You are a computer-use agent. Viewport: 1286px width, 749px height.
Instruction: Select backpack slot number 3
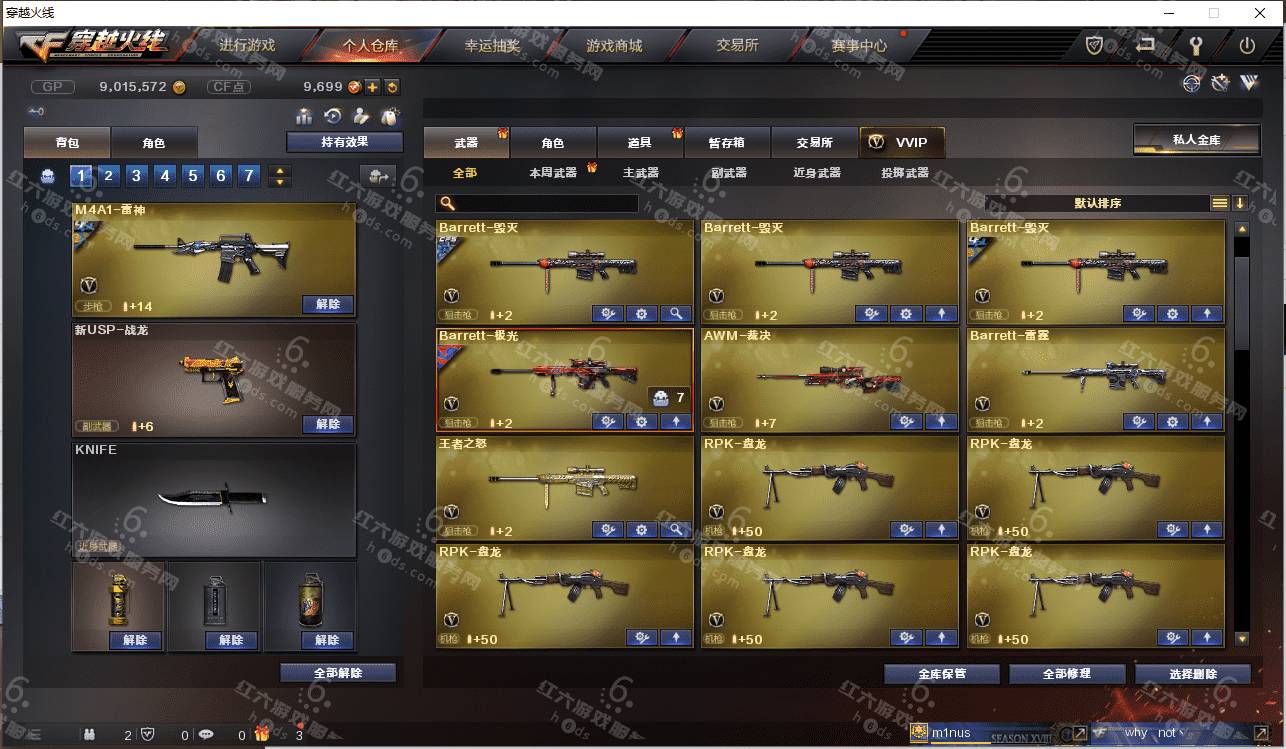(x=137, y=177)
